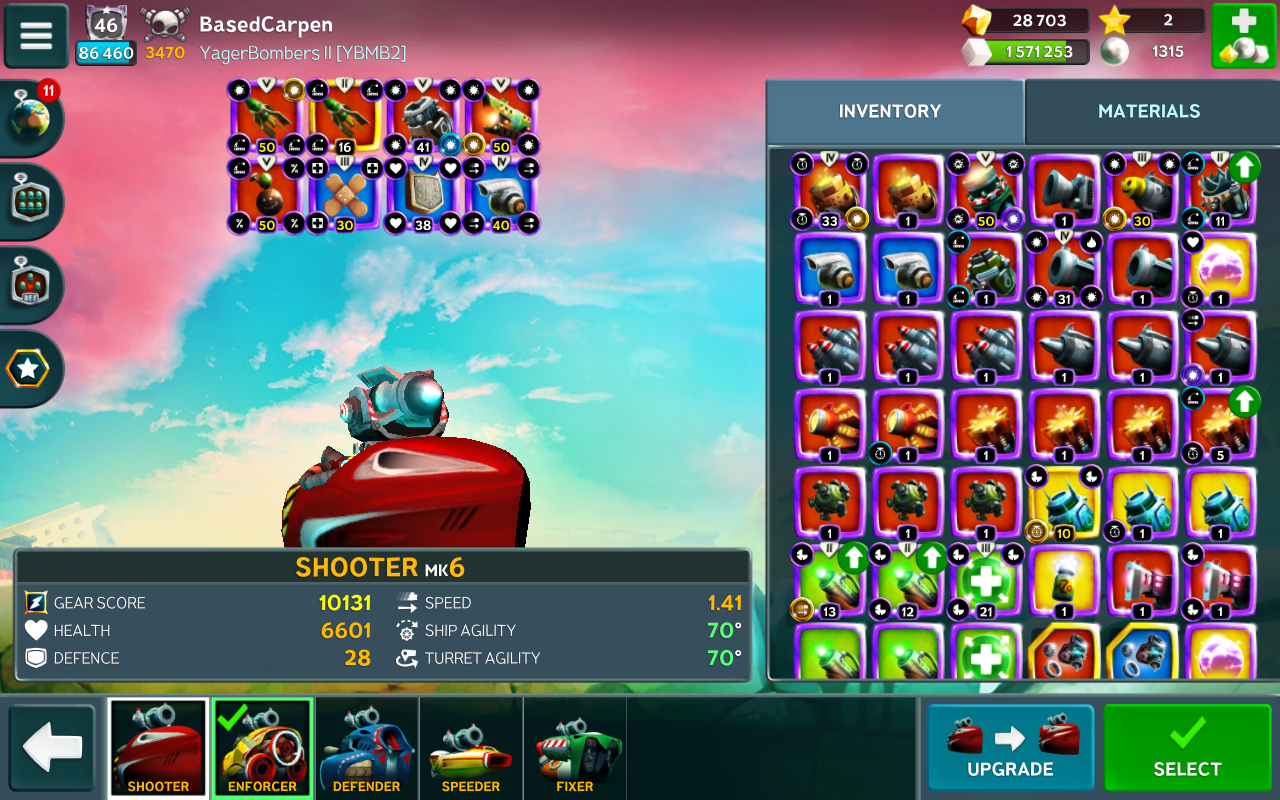The height and width of the screenshot is (800, 1280).
Task: Open the star hexagon badge menu
Action: 28,370
